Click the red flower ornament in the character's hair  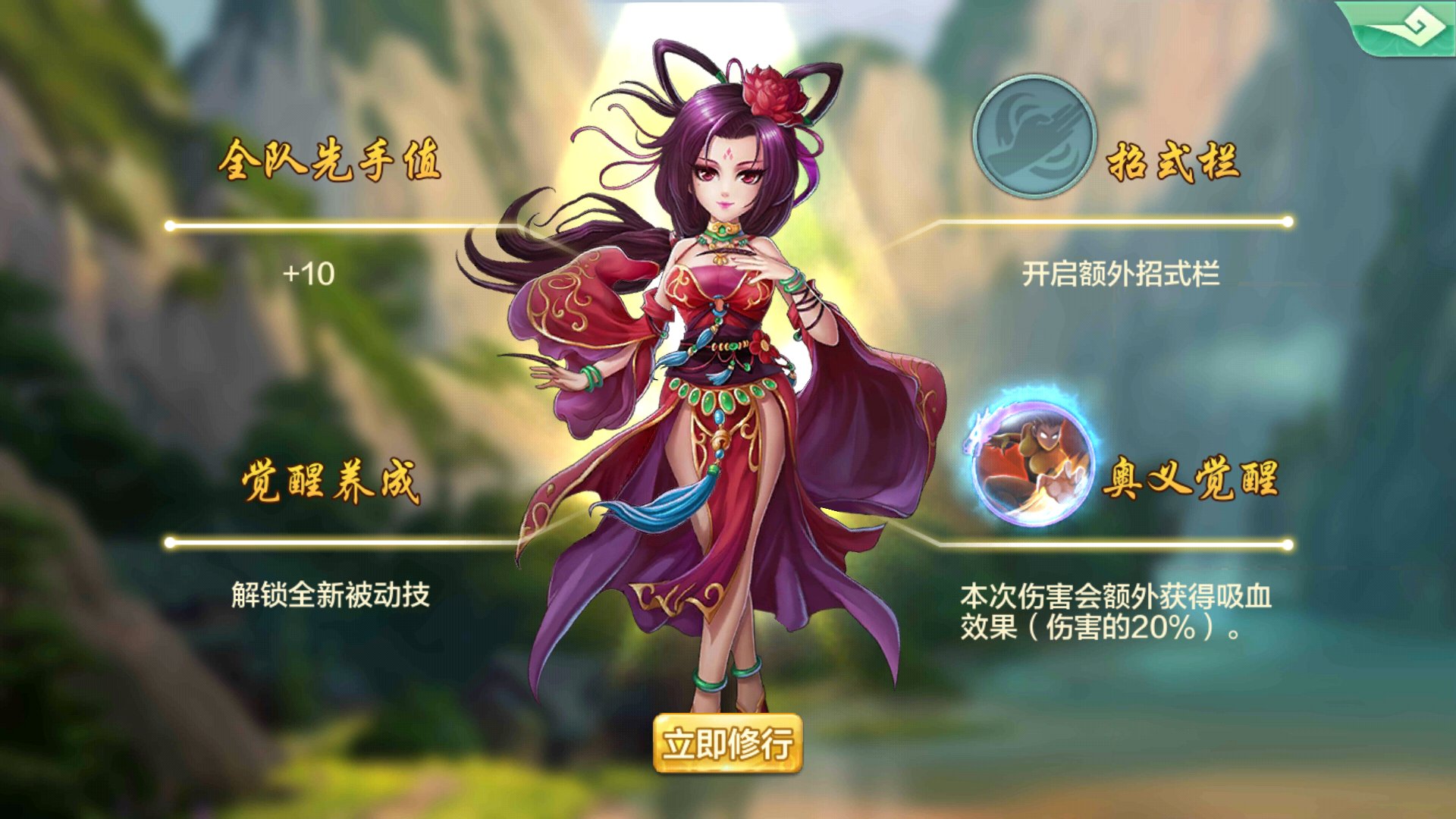coord(773,95)
